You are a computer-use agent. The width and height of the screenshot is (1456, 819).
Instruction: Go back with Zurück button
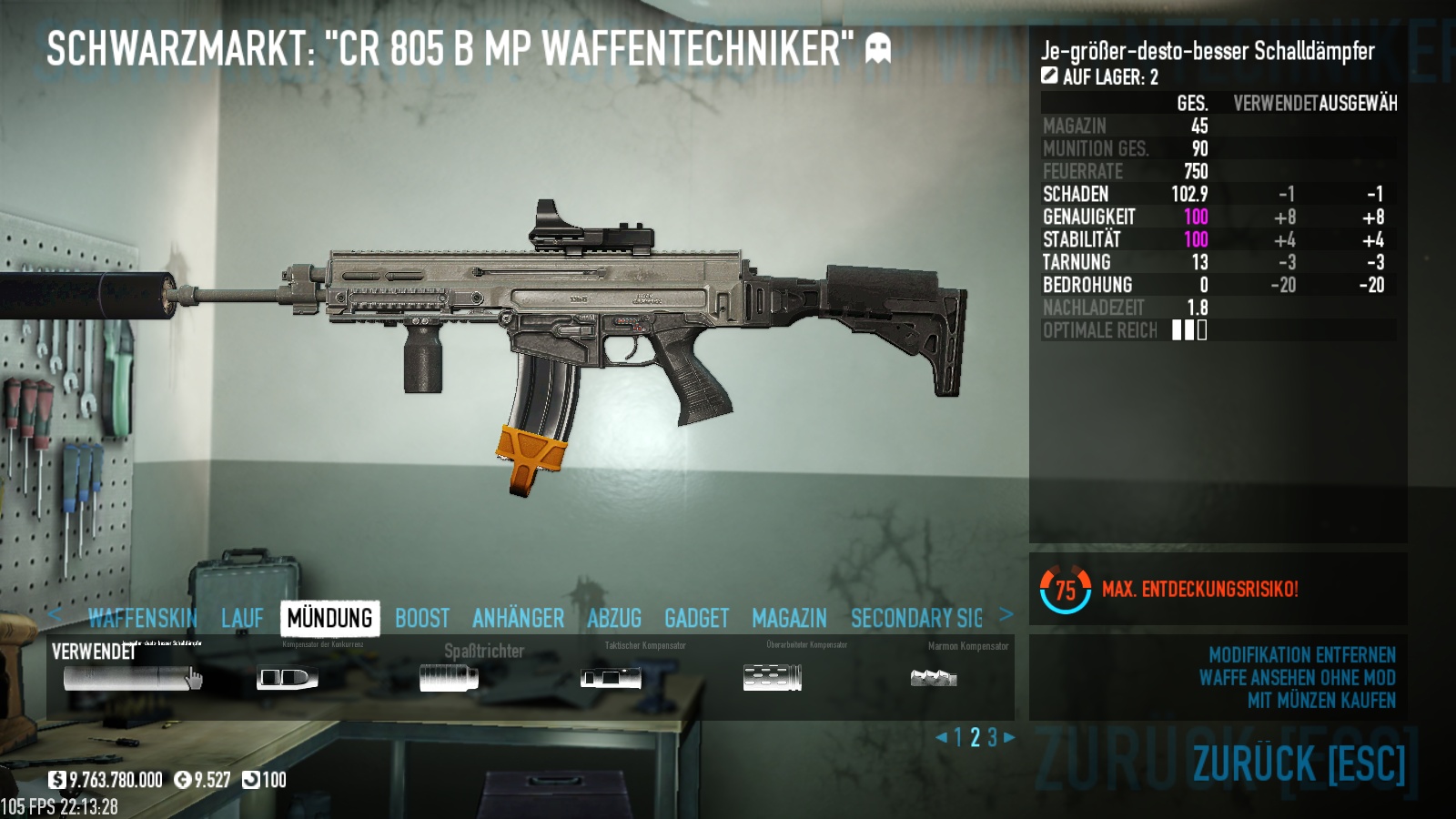pos(1299,763)
